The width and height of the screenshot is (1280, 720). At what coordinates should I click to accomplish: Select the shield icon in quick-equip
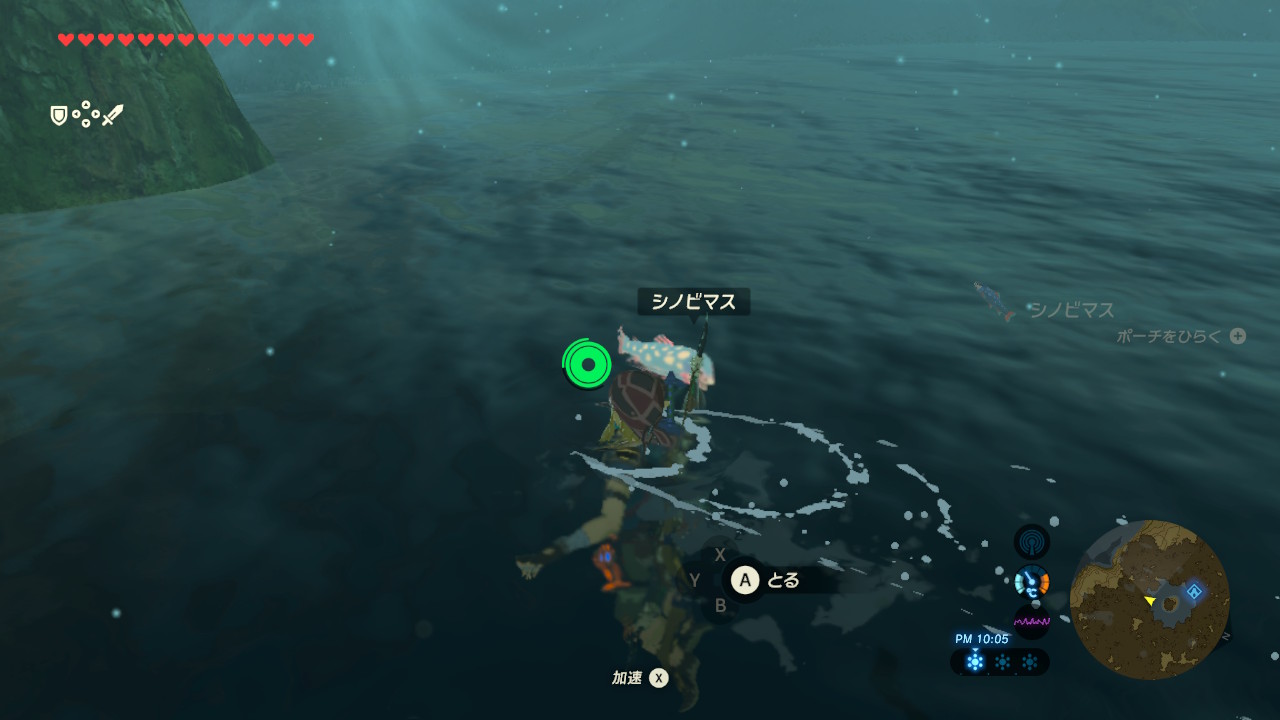59,116
